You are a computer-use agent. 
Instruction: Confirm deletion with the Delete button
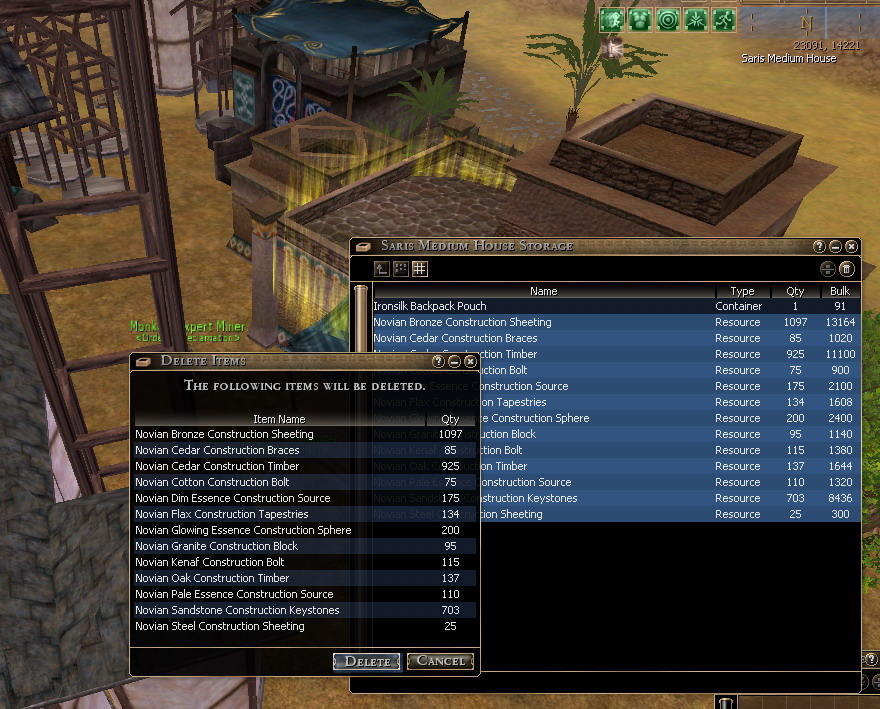coord(367,661)
